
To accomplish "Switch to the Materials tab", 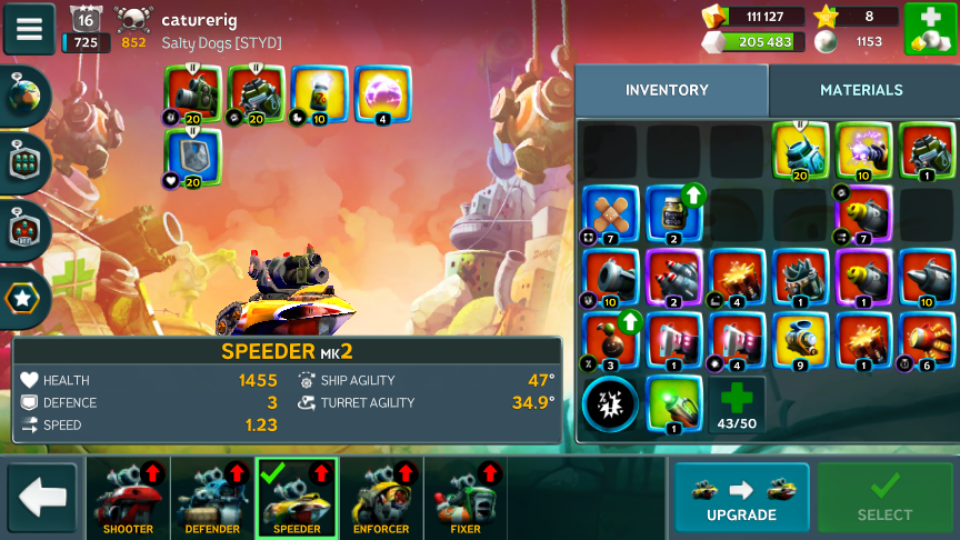I will coord(861,90).
